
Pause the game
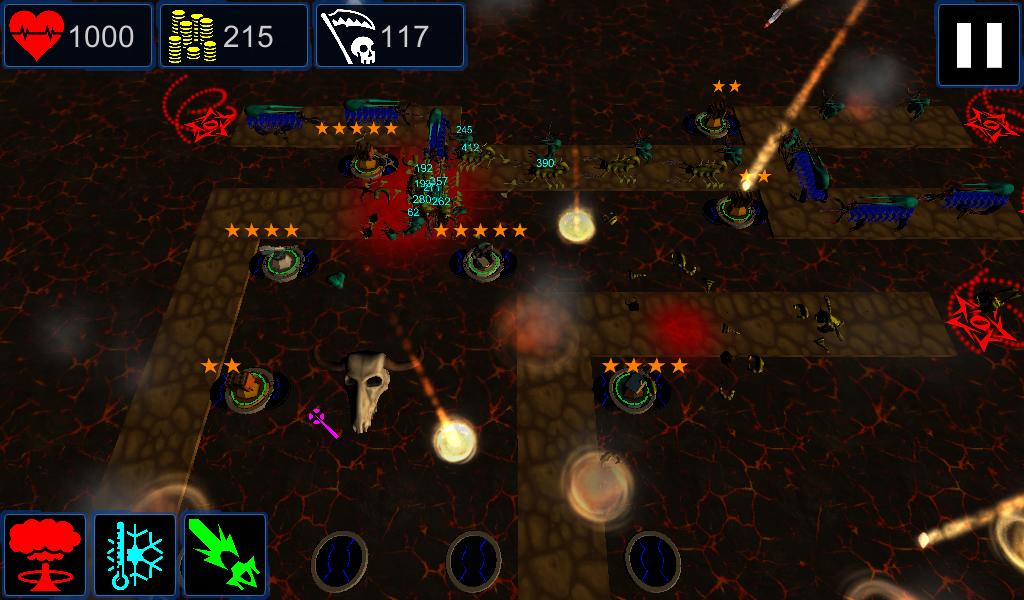pos(979,44)
